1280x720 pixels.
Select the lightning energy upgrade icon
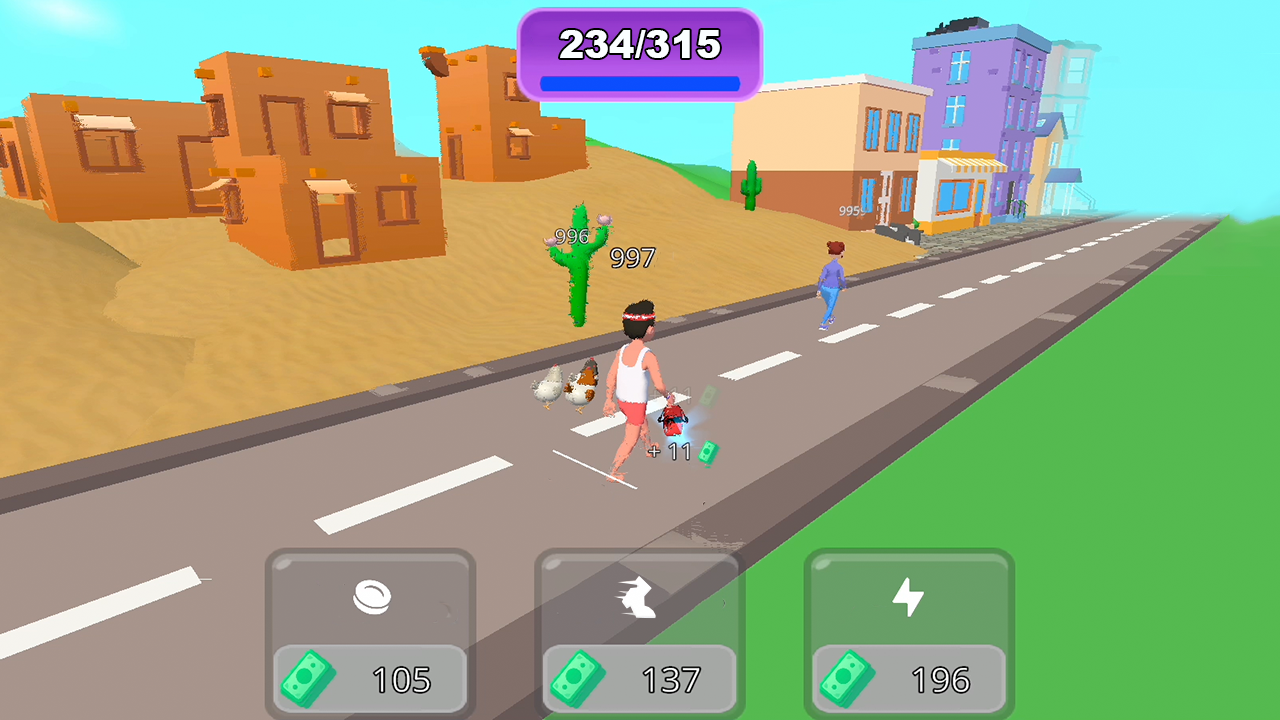[906, 597]
